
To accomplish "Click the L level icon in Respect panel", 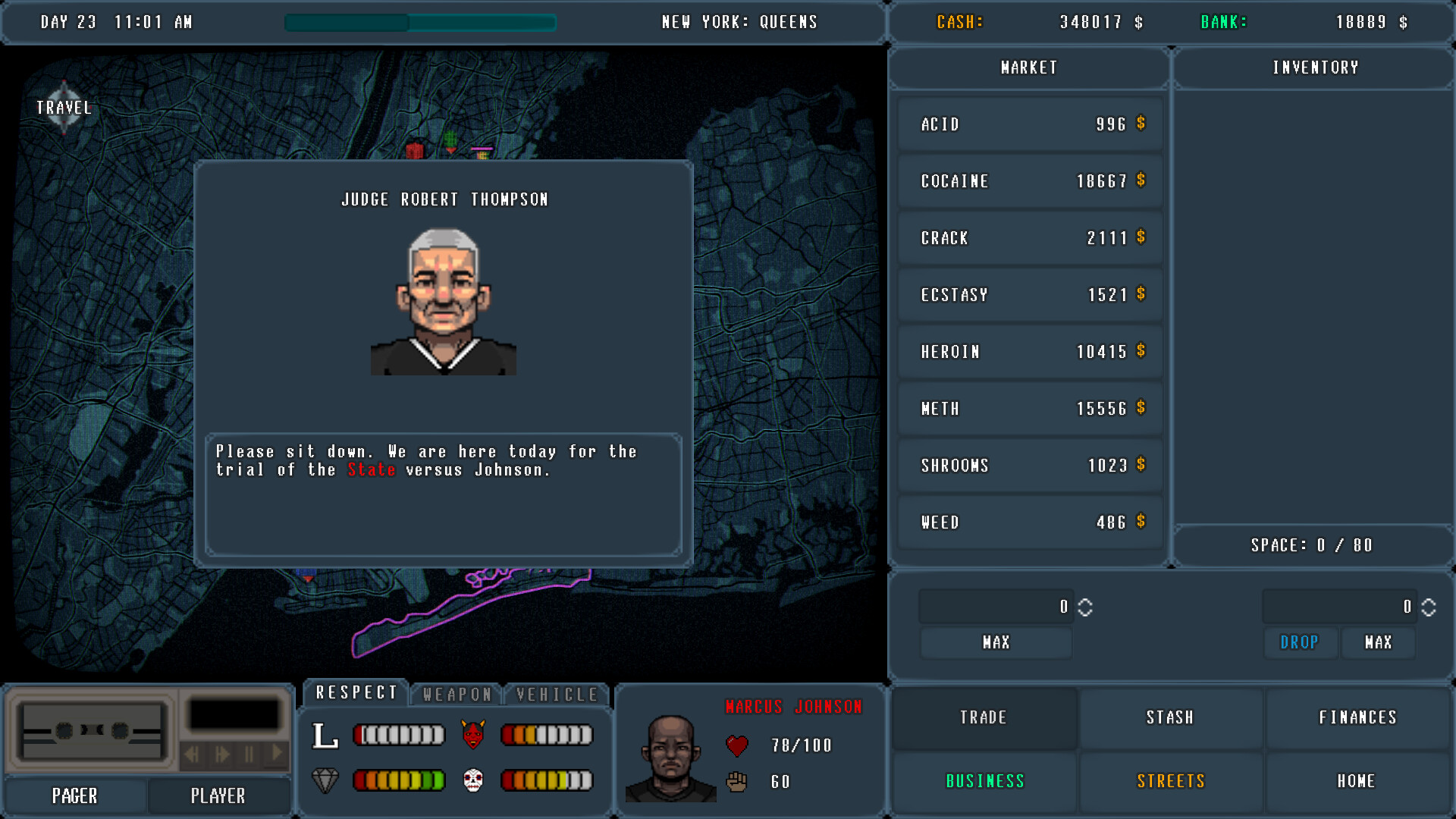I will coord(326,734).
